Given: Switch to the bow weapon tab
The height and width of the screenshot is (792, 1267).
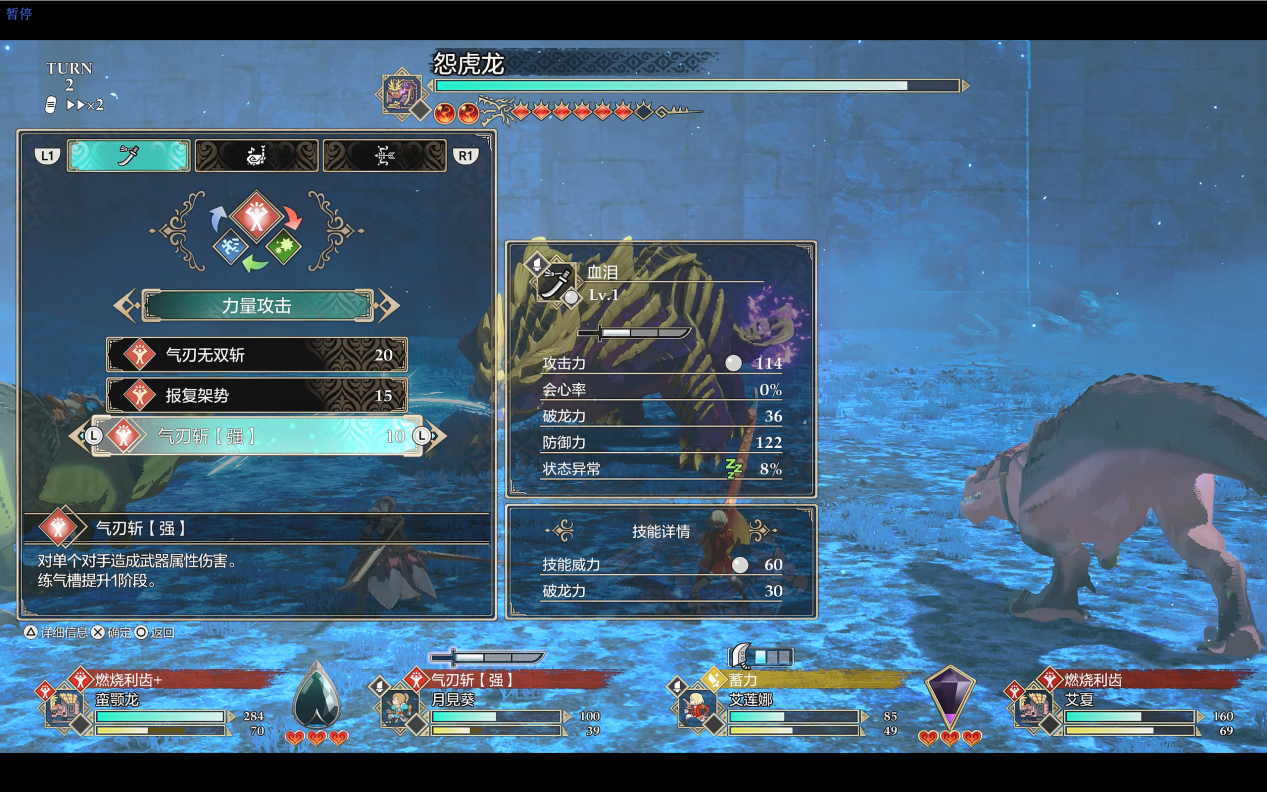Looking at the screenshot, I should 384,156.
